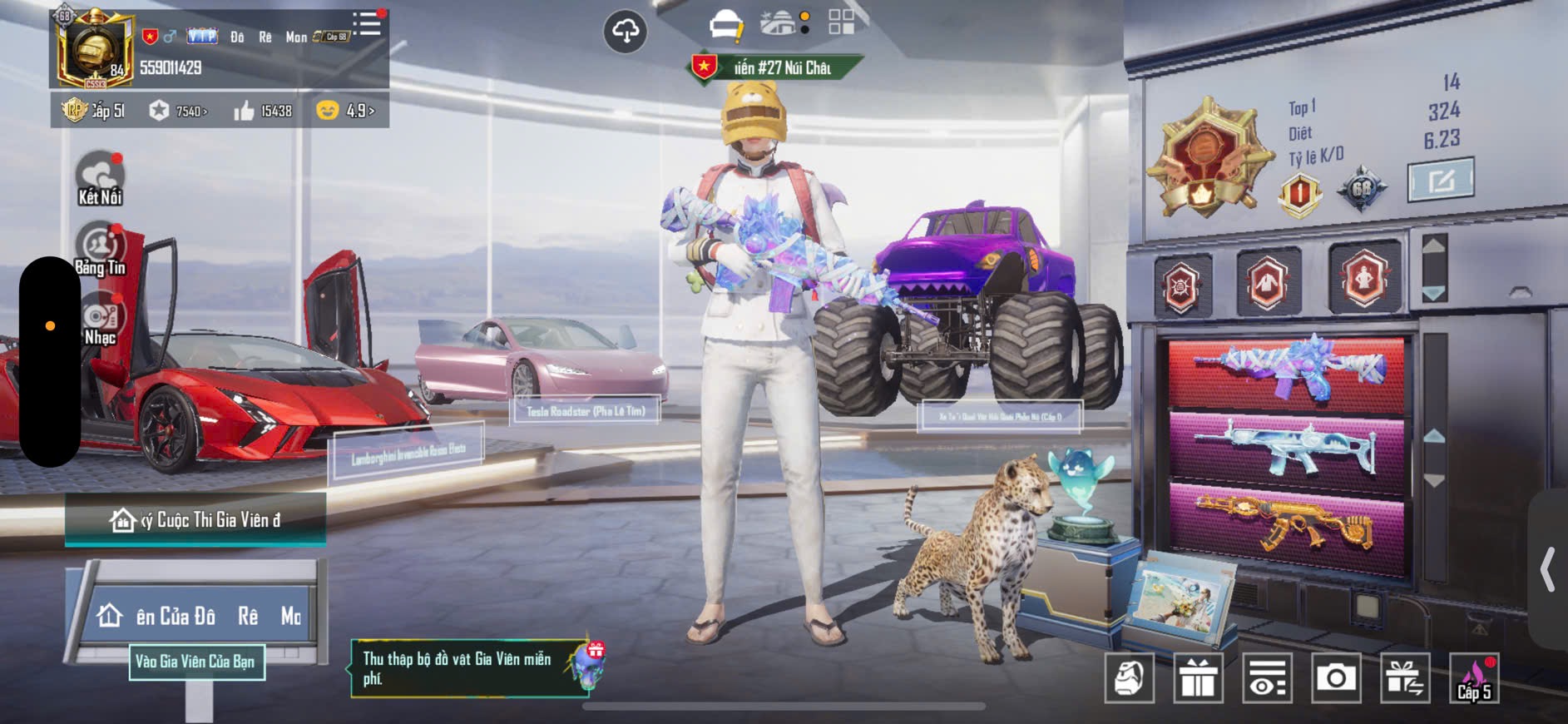This screenshot has width=1568, height=724.
Task: Select the golden AKM skin slot
Action: [1287, 524]
